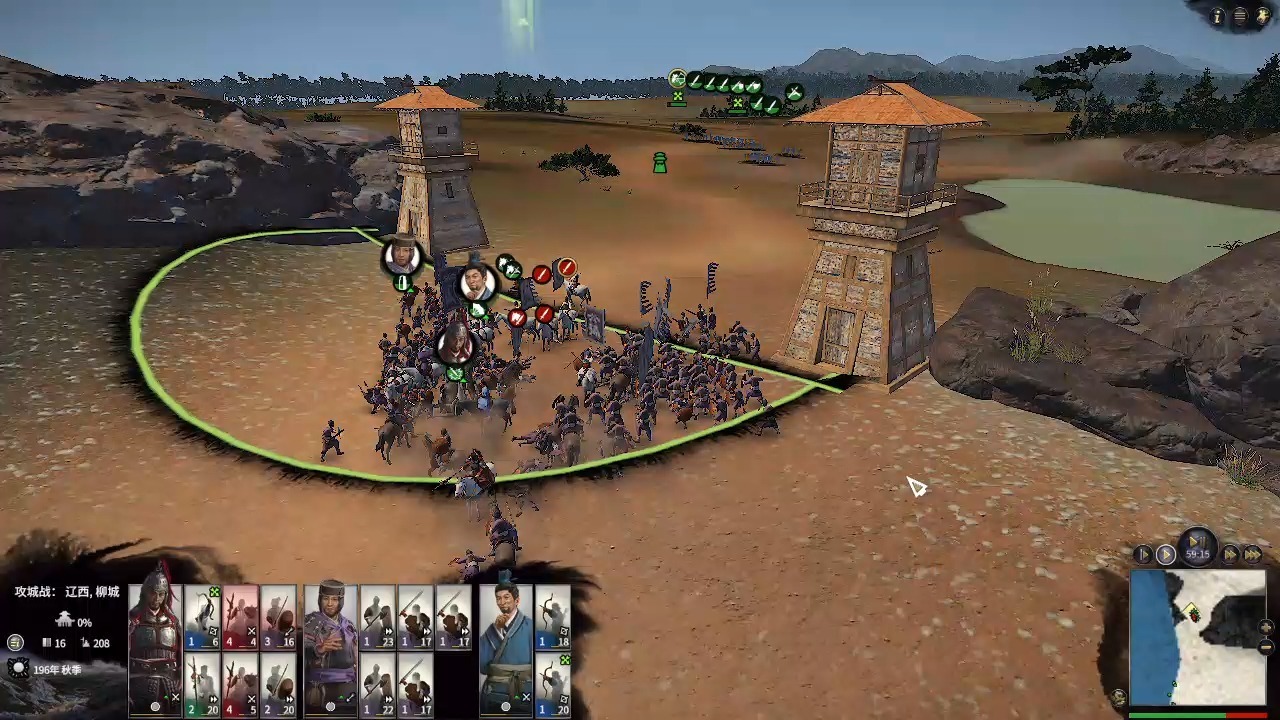Set battle speed to double fast forward
This screenshot has height=720, width=1280.
click(x=1231, y=554)
